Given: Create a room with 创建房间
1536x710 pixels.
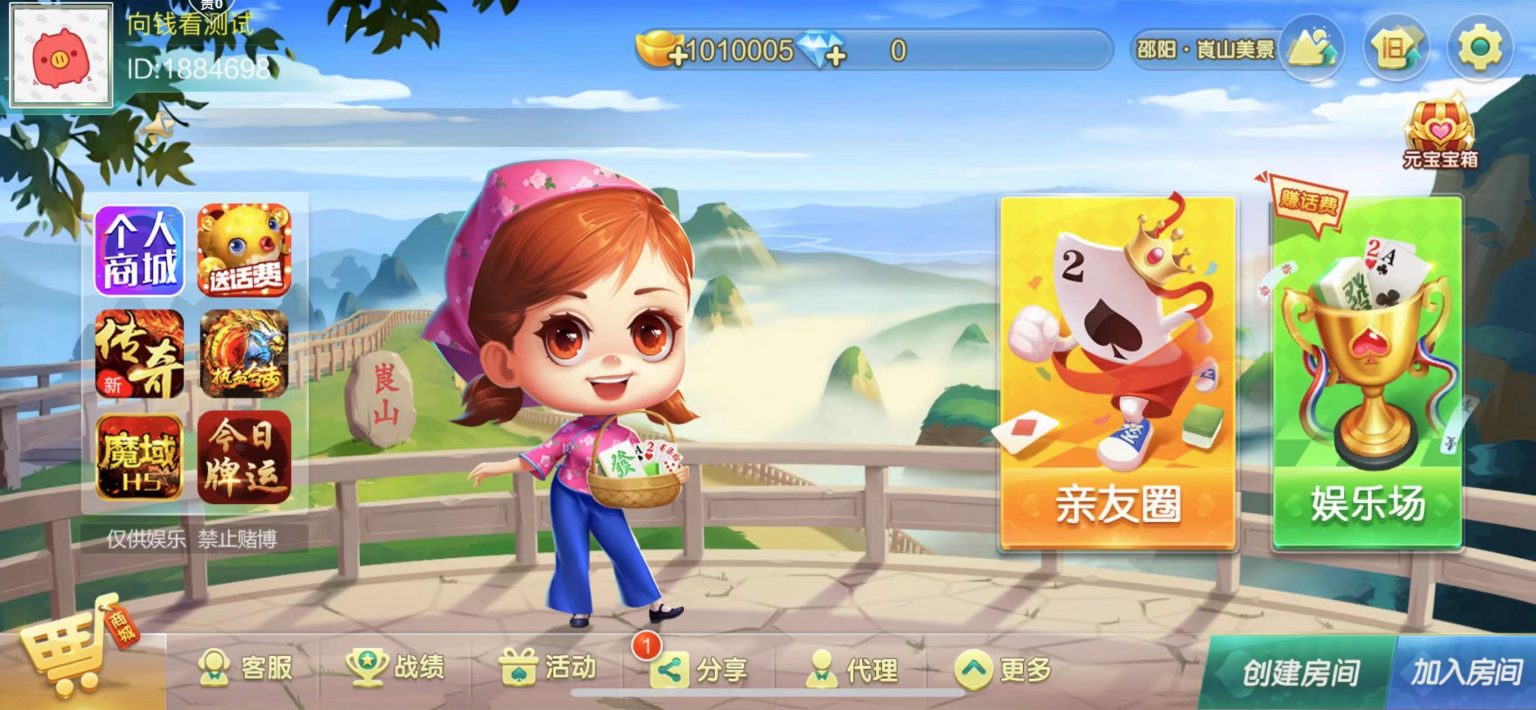Looking at the screenshot, I should point(1299,672).
